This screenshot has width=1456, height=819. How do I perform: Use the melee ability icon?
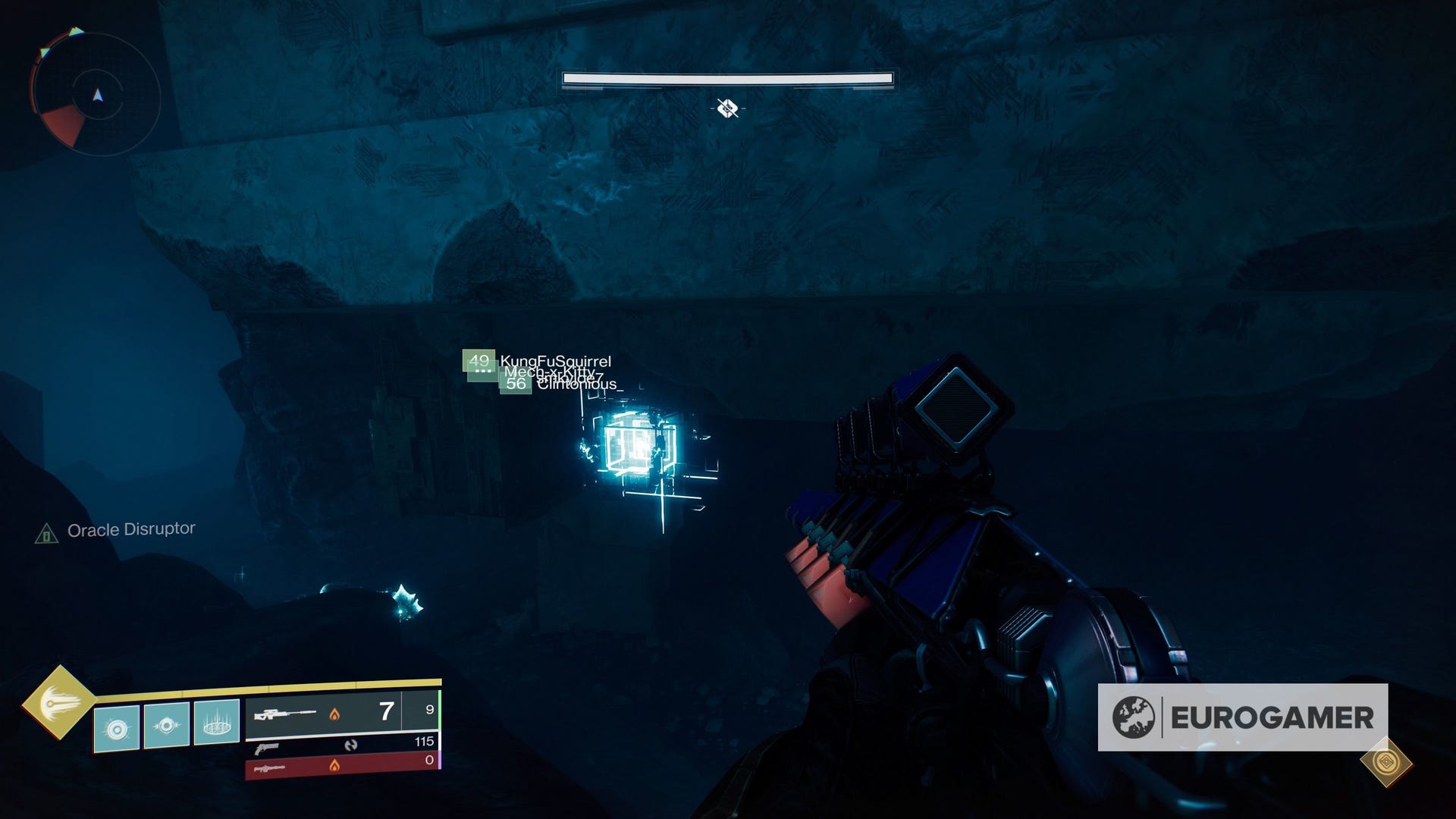pyautogui.click(x=166, y=726)
